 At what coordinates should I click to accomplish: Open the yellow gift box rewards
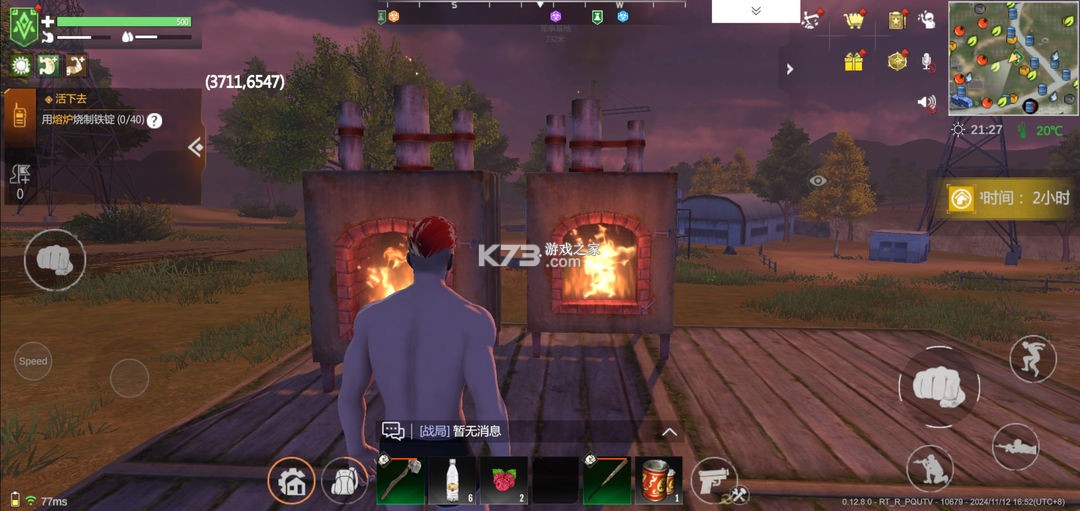(x=853, y=62)
